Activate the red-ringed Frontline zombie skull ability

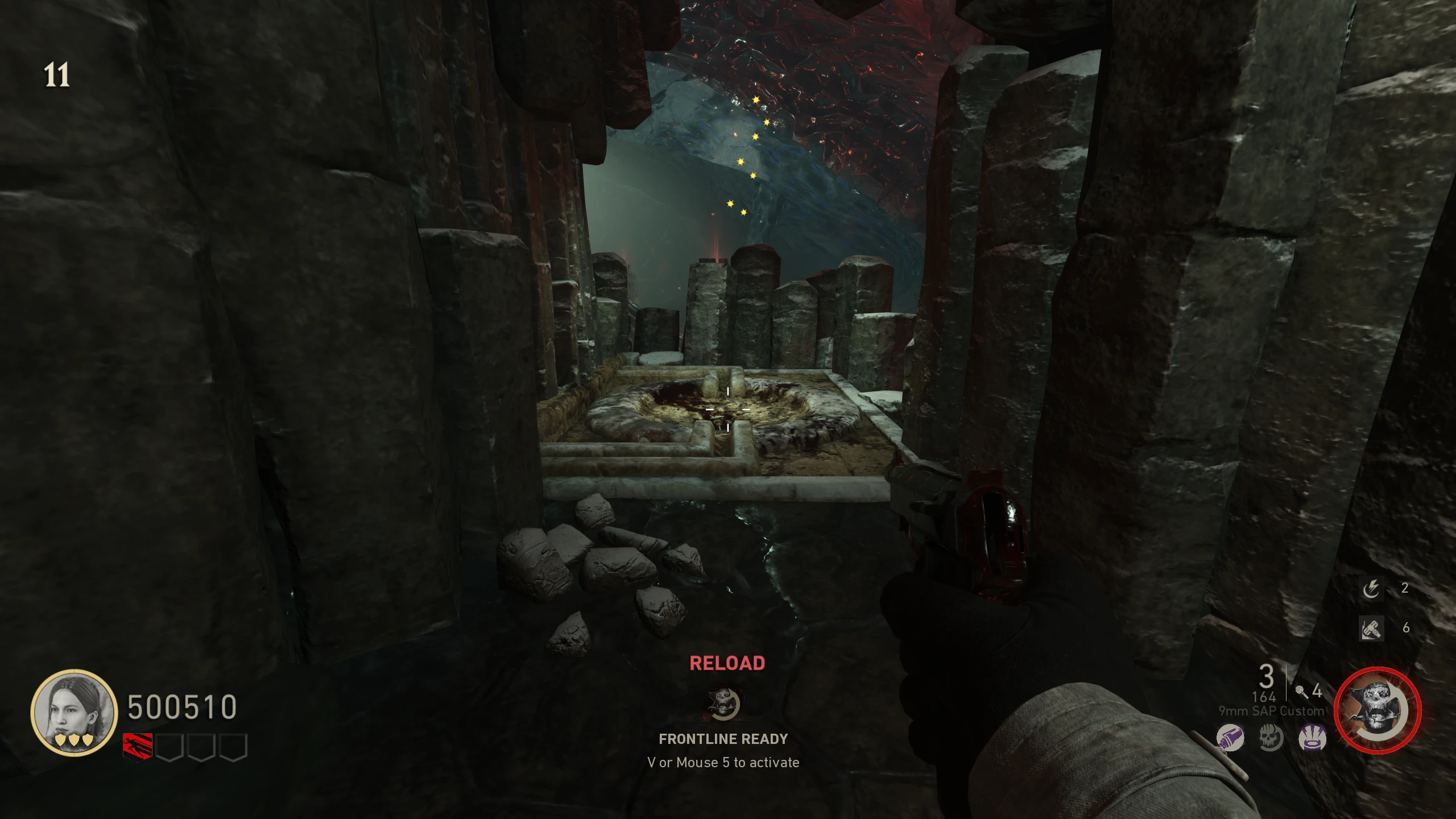tap(1377, 710)
